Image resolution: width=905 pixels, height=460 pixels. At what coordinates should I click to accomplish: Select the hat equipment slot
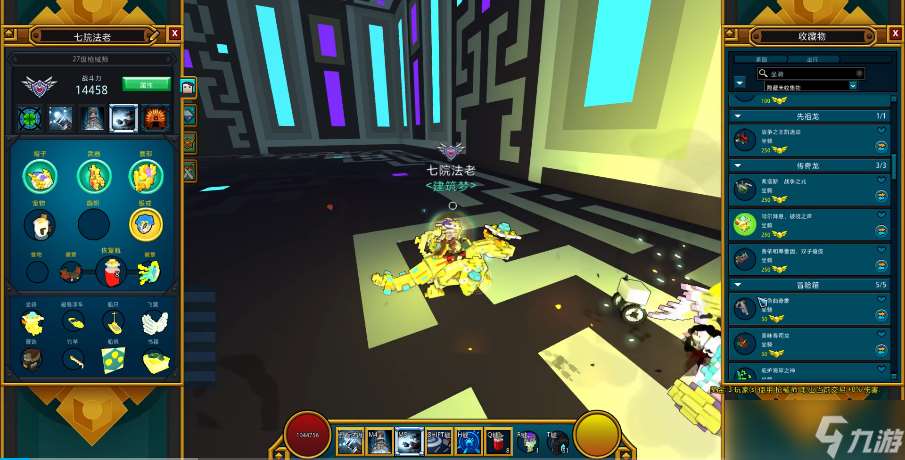[x=40, y=177]
